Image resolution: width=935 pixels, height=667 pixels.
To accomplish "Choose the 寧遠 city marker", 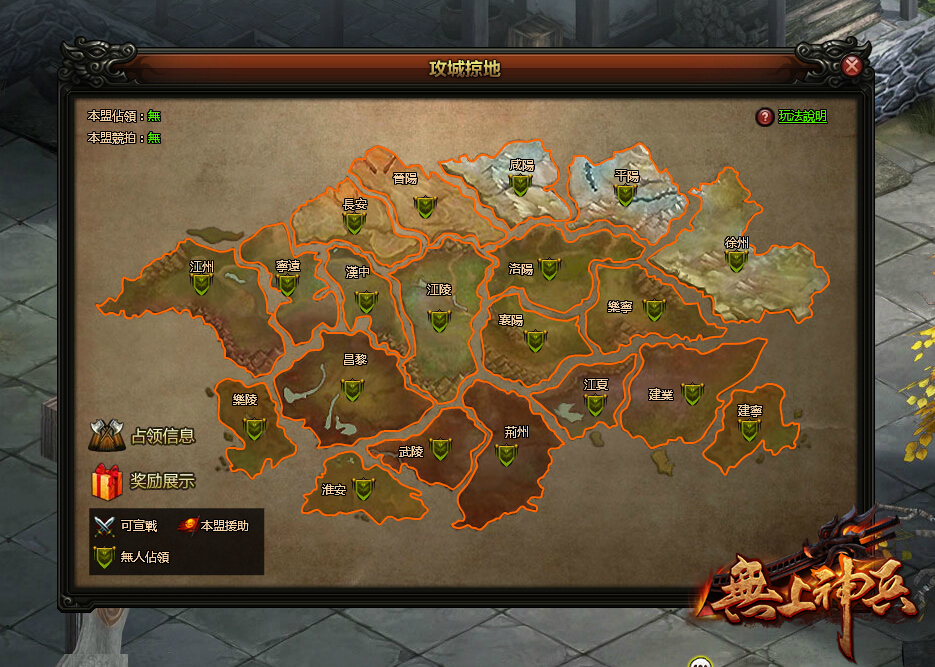I will (x=288, y=285).
